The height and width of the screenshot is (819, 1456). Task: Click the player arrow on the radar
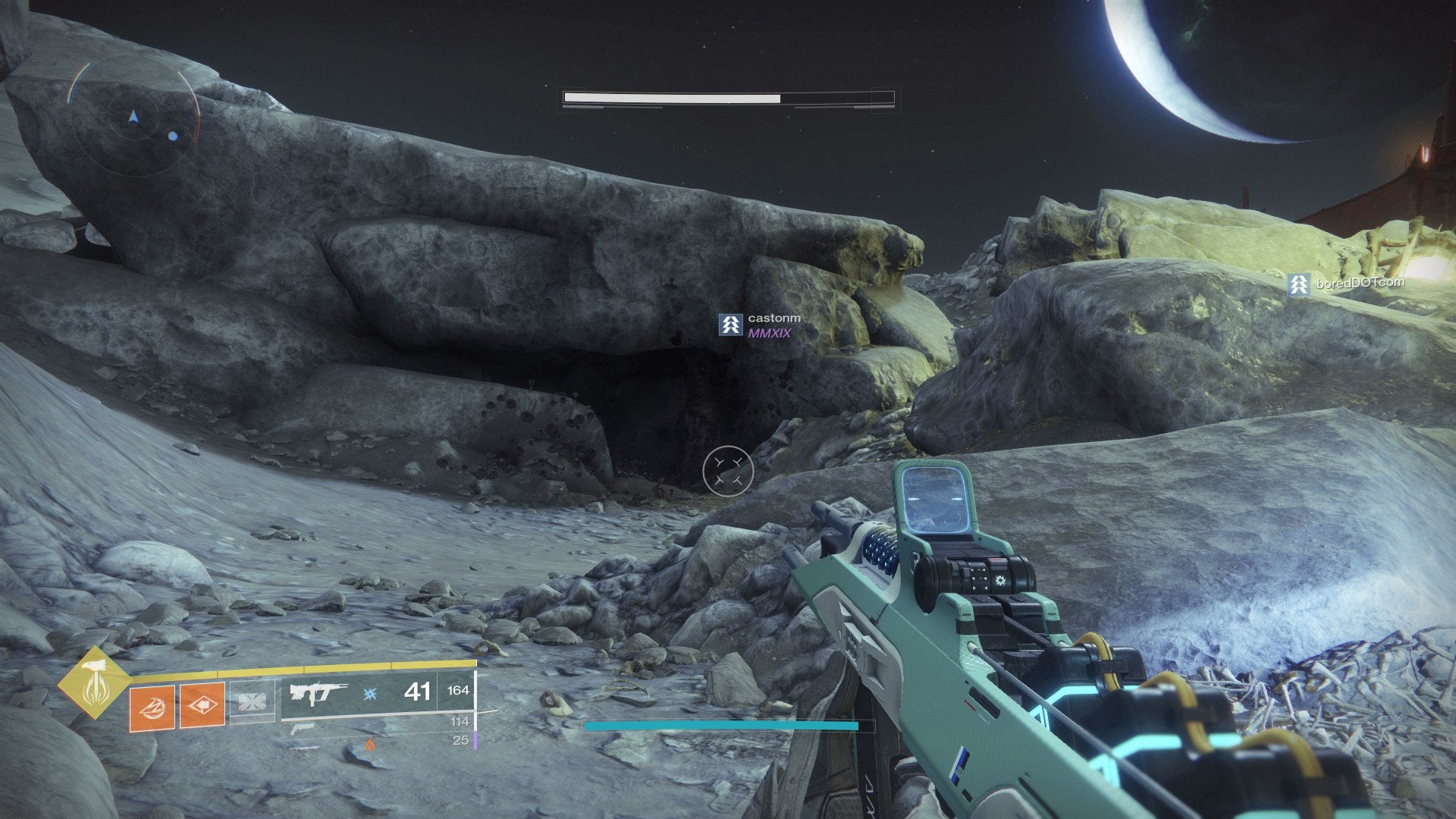[133, 118]
